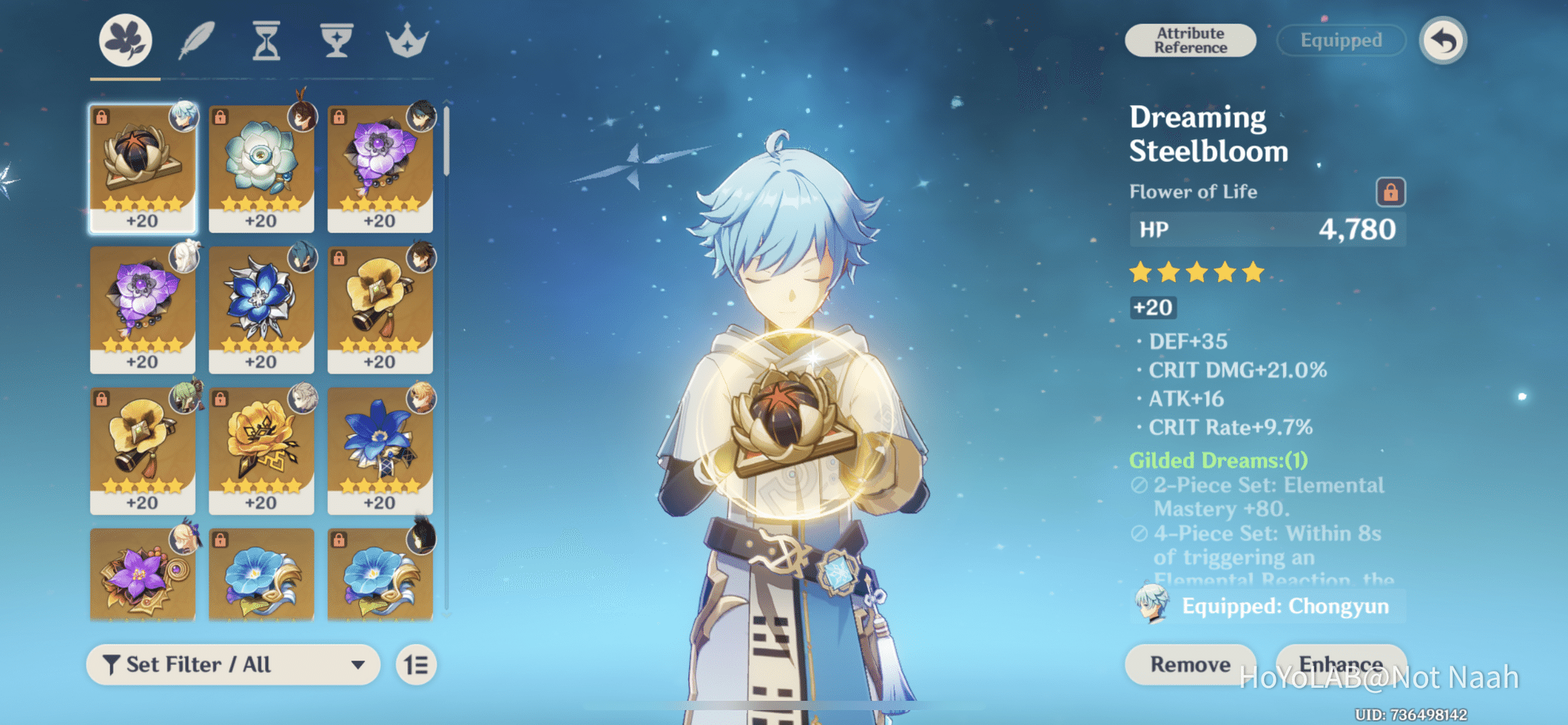Choose the dark blue and silver flower artifact
This screenshot has width=1568, height=725.
click(261, 309)
